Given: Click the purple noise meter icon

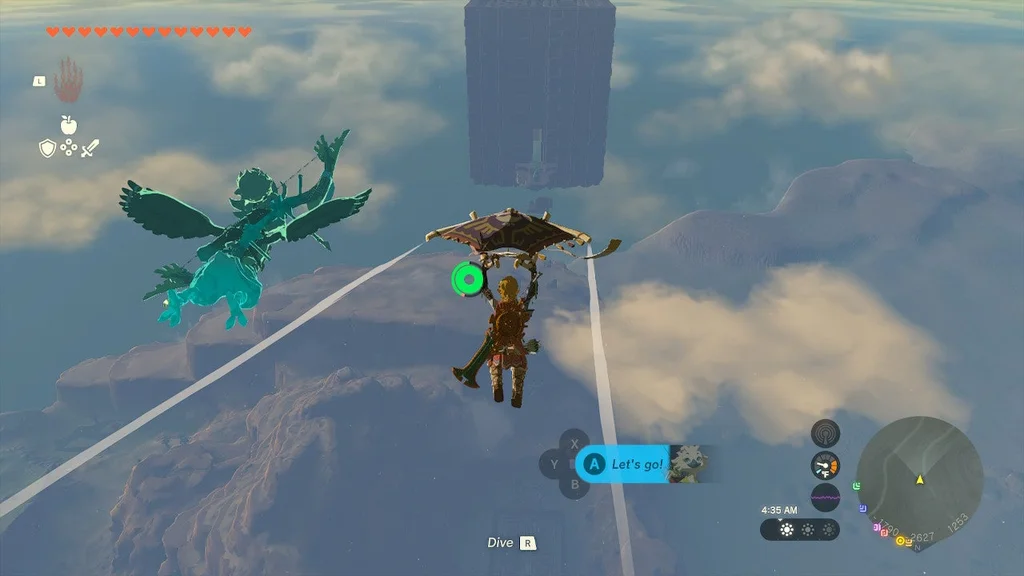Looking at the screenshot, I should pyautogui.click(x=825, y=497).
